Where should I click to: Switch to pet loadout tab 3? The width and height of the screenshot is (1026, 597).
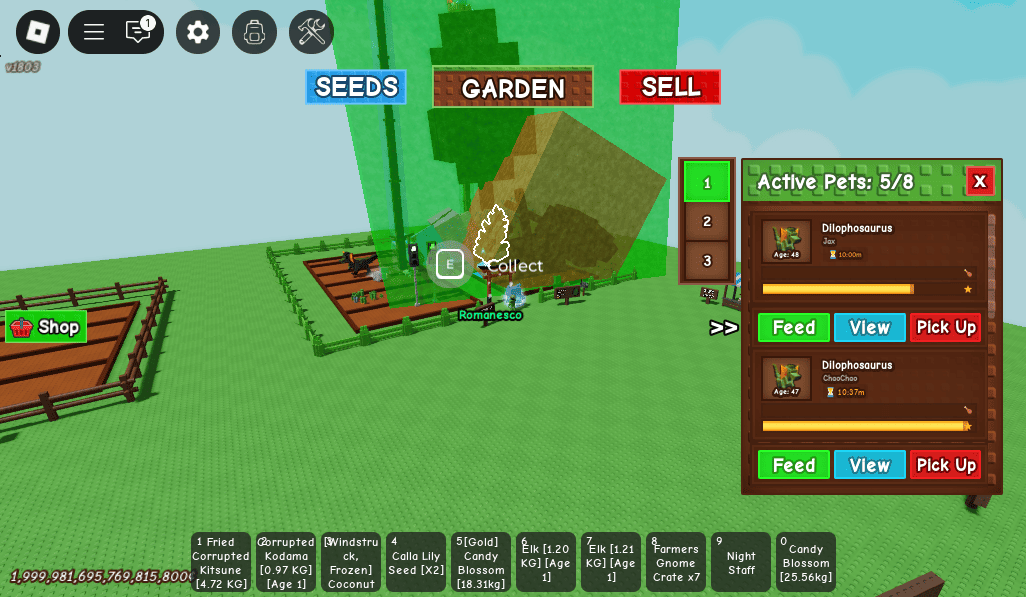pos(707,261)
